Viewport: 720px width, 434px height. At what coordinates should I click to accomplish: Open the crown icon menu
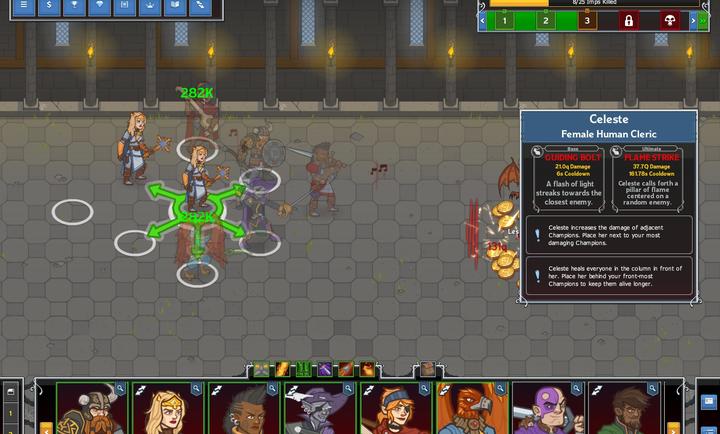150,5
